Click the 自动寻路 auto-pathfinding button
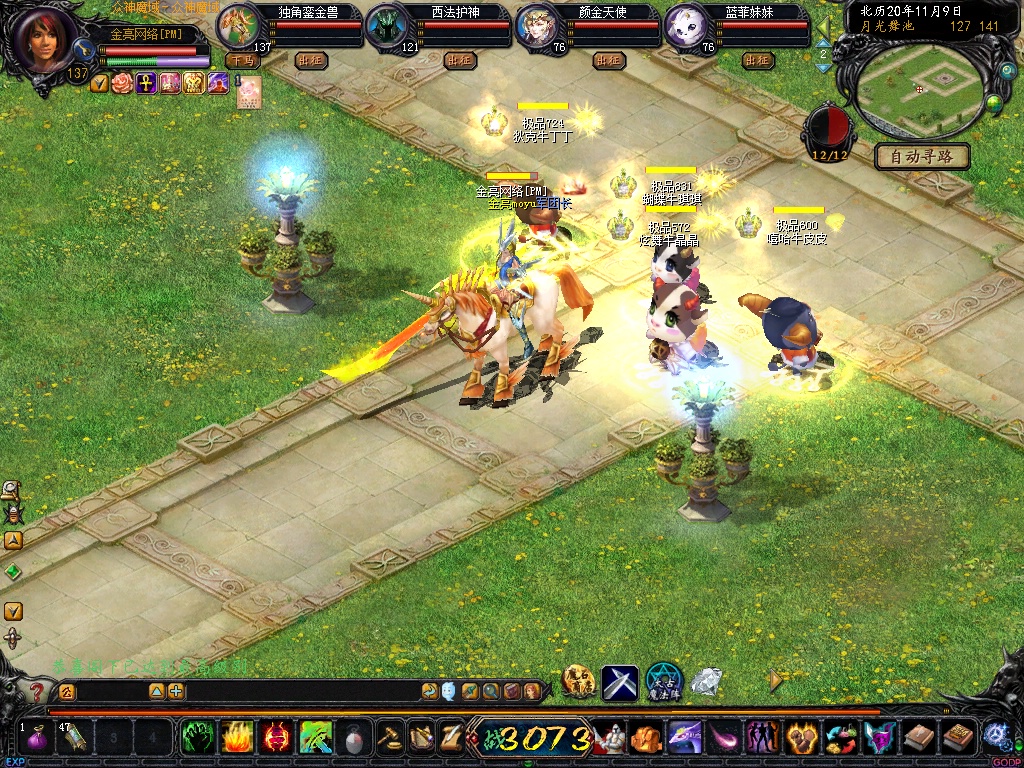Viewport: 1024px width, 768px height. (x=922, y=157)
